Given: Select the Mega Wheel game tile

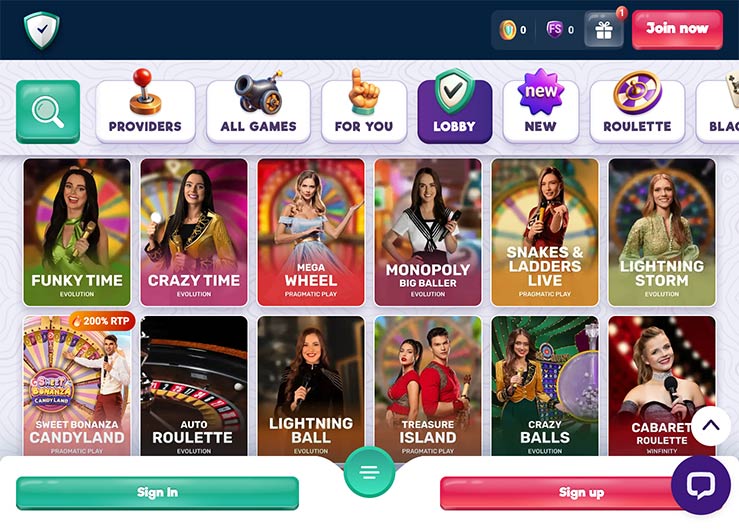Looking at the screenshot, I should 311,232.
